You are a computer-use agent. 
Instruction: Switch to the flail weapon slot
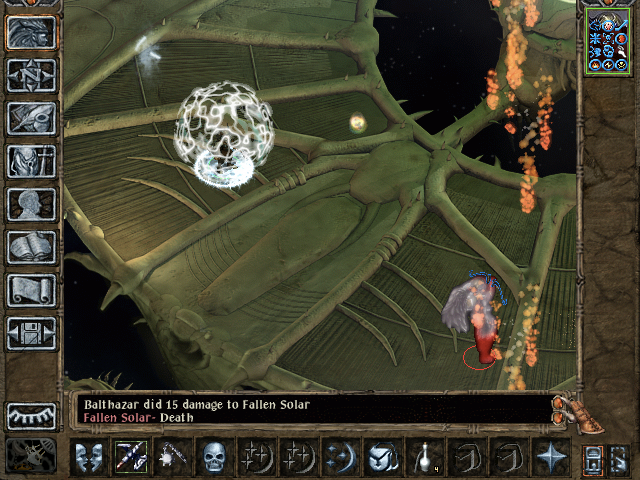click(x=174, y=457)
